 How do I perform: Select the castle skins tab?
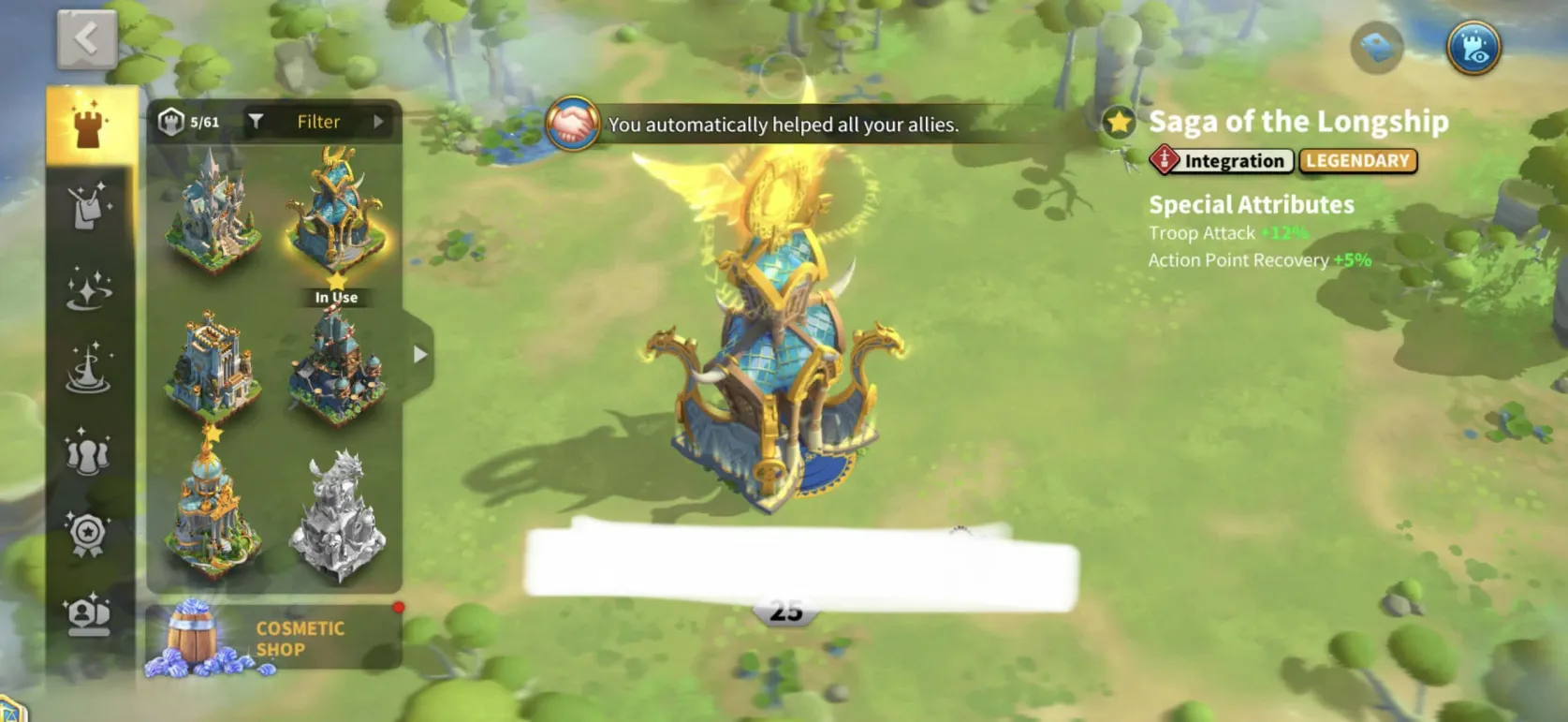[90, 125]
